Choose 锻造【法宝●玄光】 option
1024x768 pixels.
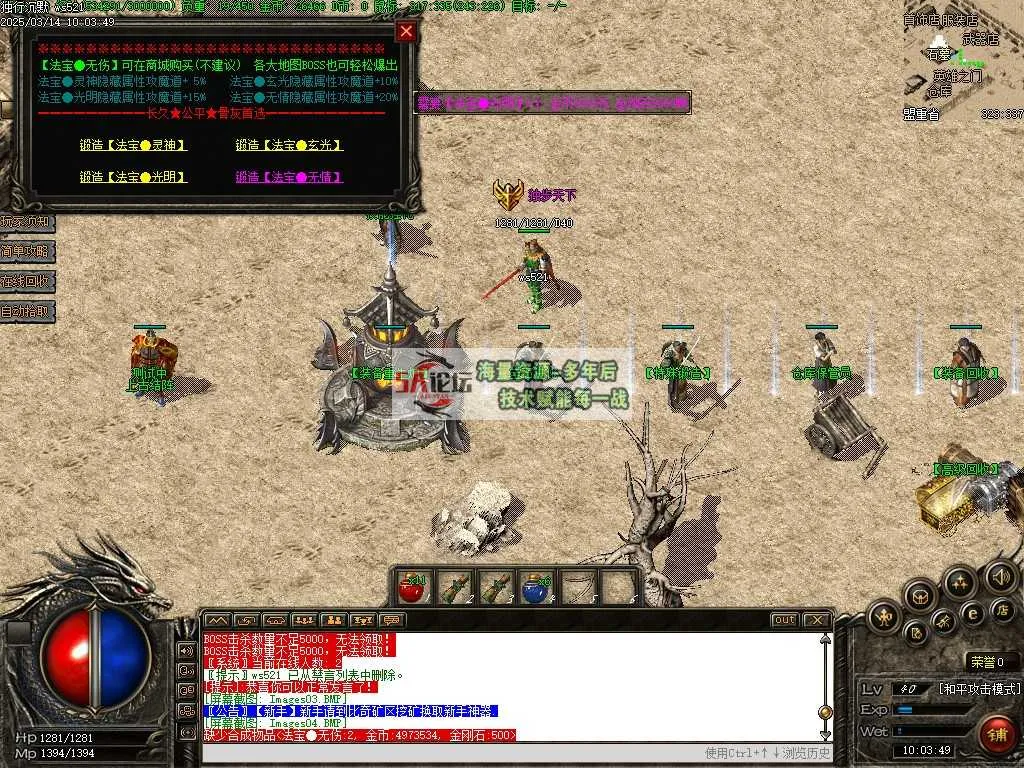click(289, 145)
